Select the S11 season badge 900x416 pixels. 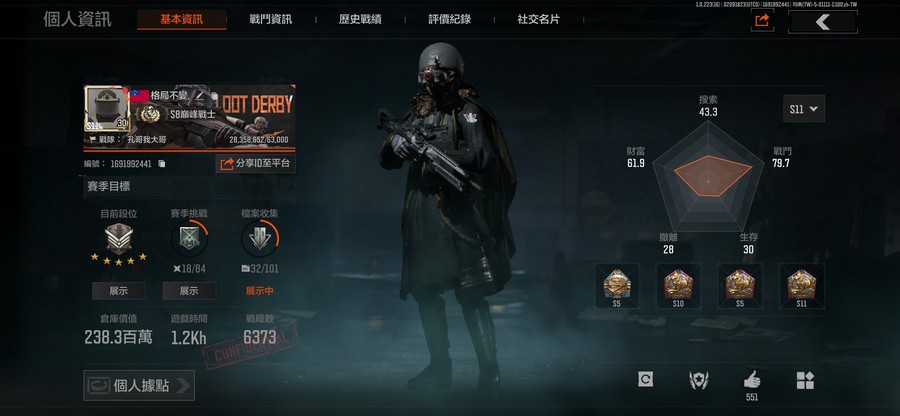[x=800, y=287]
